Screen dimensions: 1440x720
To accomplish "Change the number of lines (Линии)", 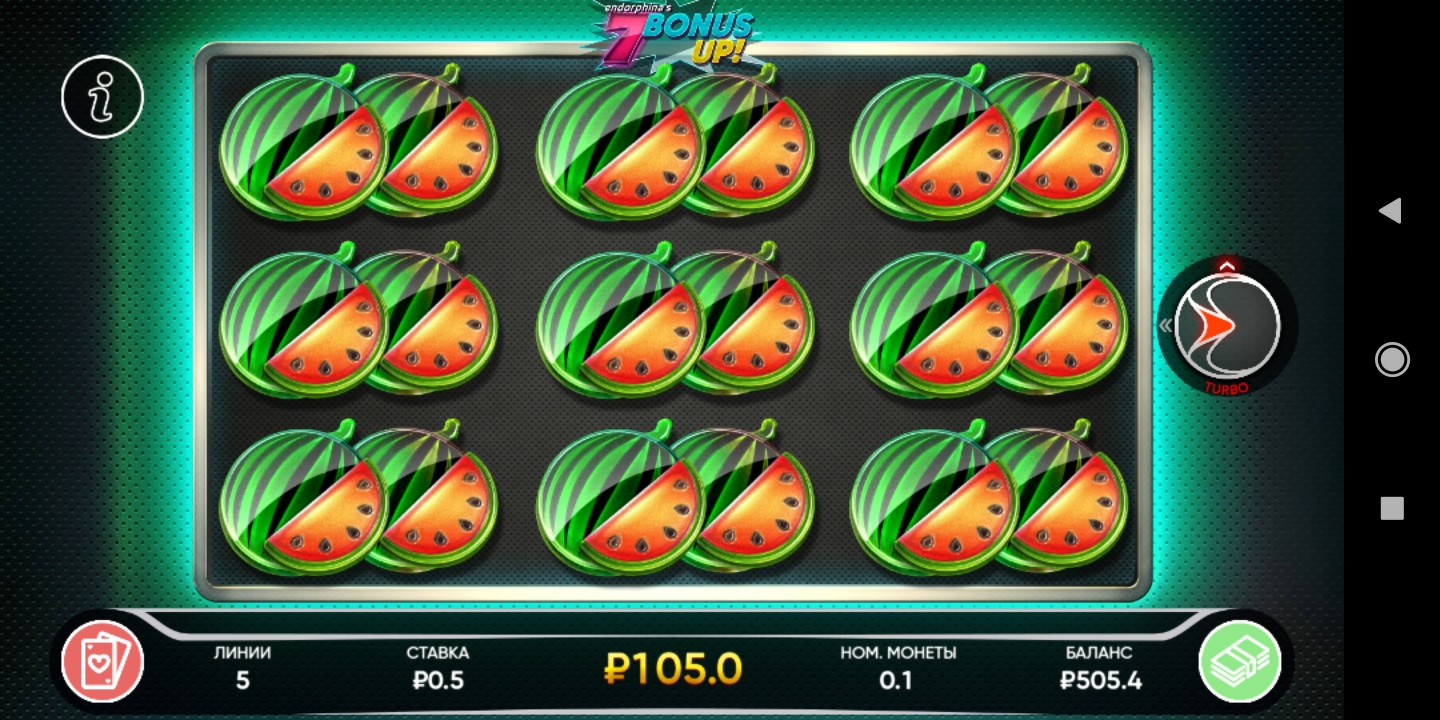I will coord(242,668).
